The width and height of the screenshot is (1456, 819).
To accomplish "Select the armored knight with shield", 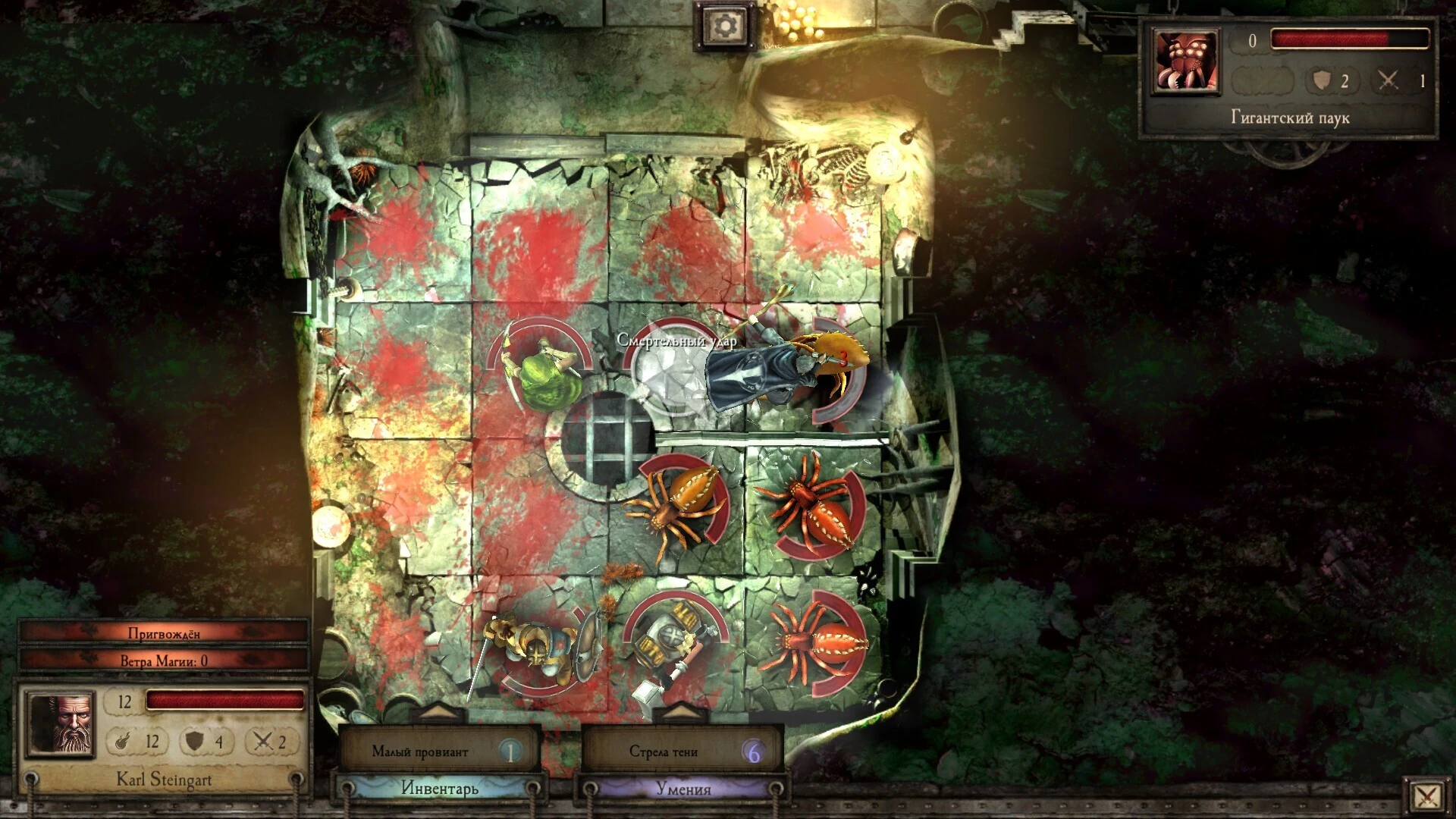I will coord(533,651).
